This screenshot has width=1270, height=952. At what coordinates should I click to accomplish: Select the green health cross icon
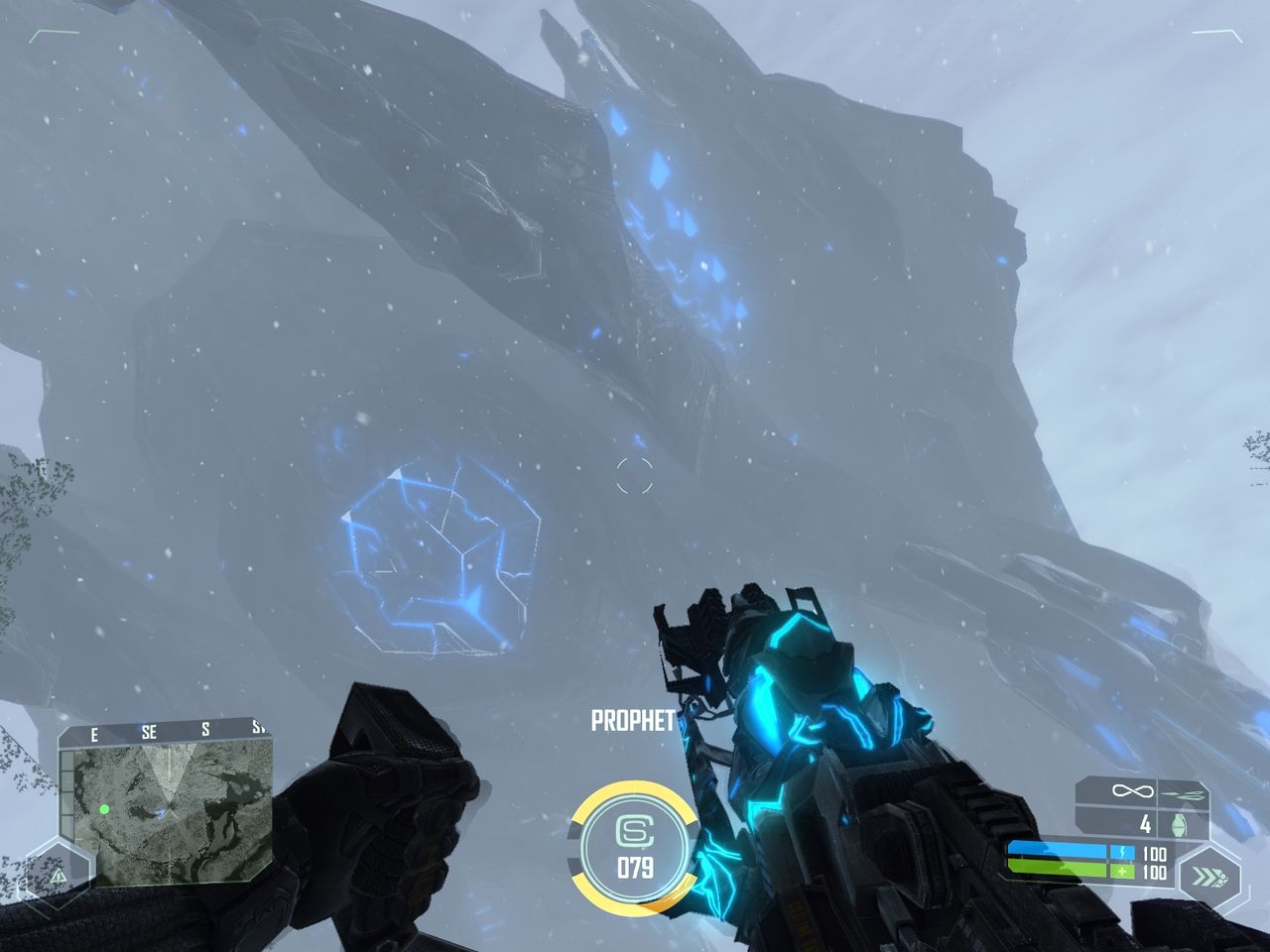tap(1123, 871)
